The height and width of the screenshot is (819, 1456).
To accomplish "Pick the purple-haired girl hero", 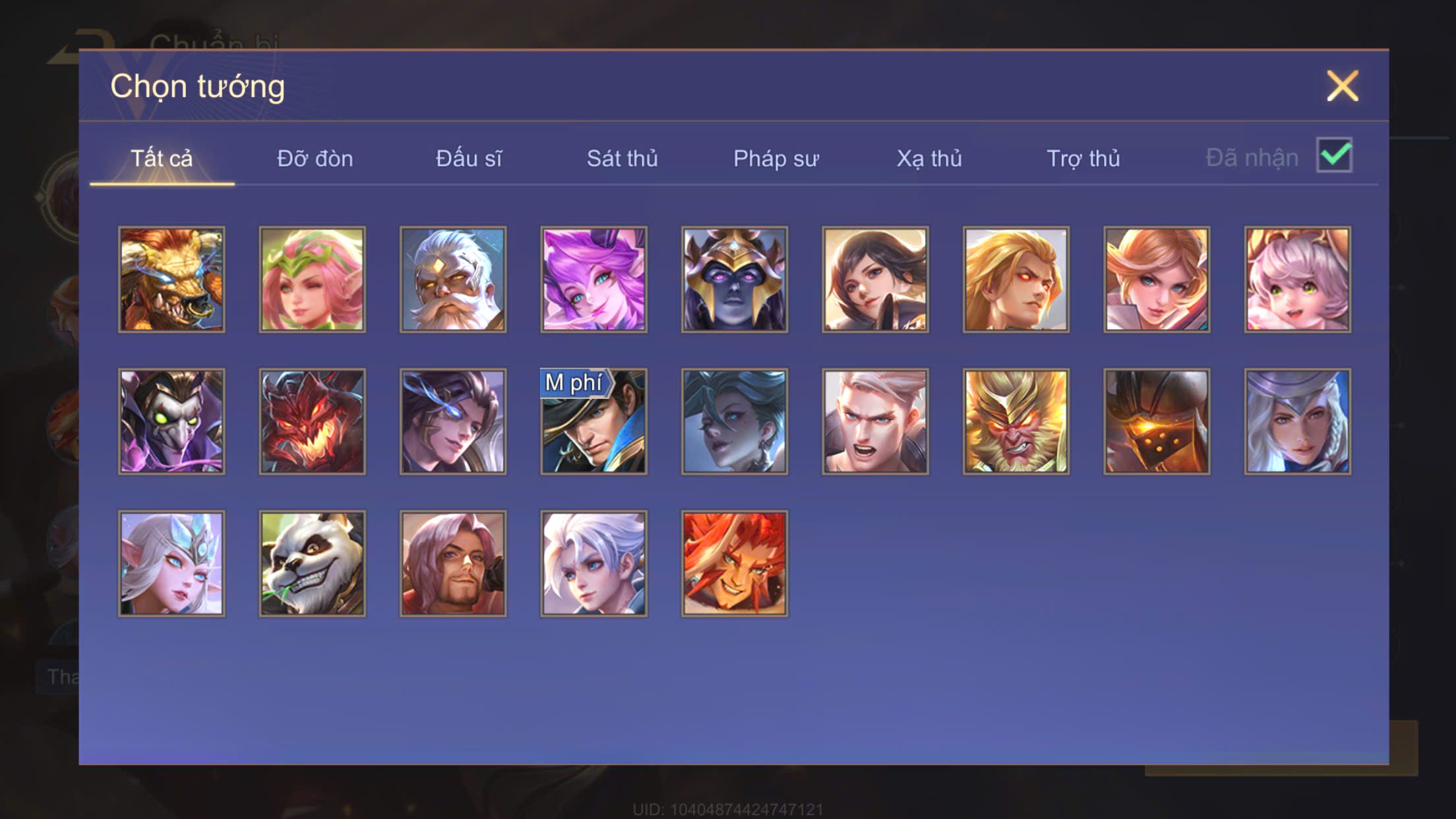I will [593, 280].
